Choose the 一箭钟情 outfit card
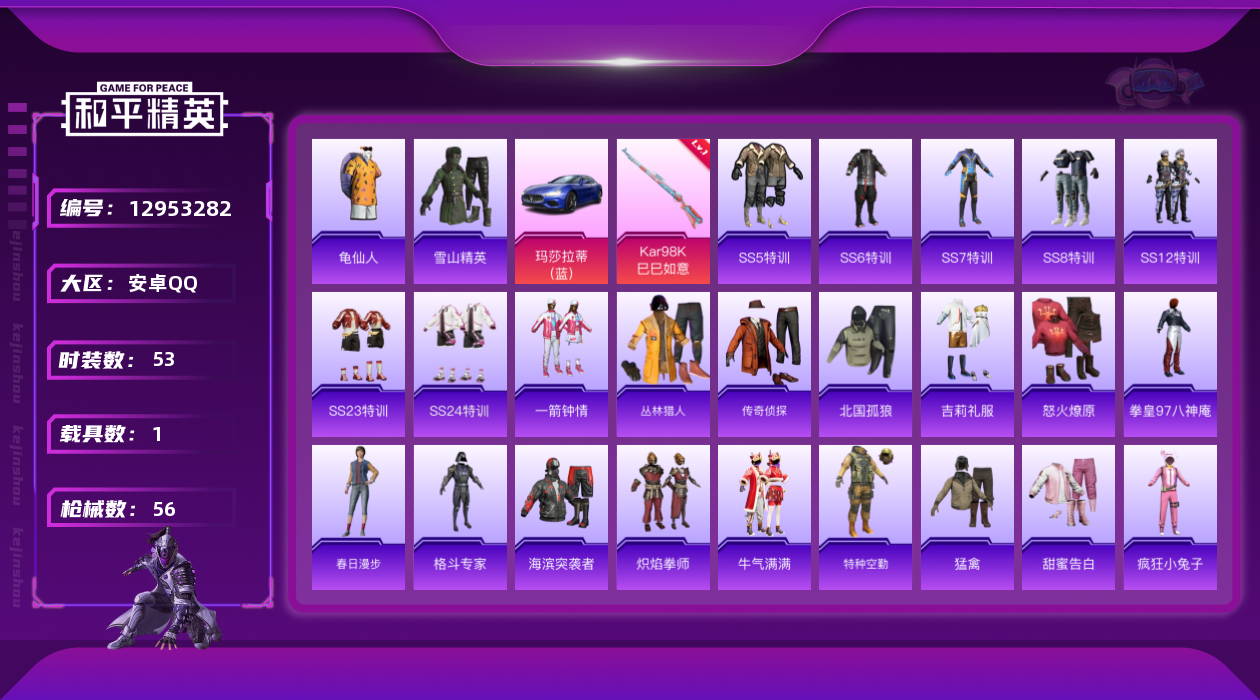This screenshot has height=700, width=1260. click(561, 364)
